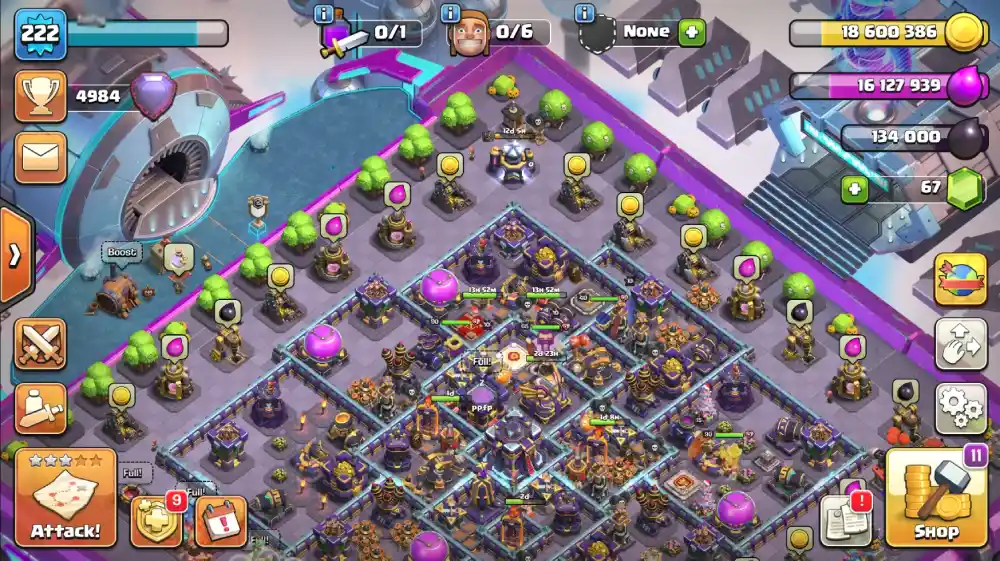
Task: Tap the orange Attack! map button
Action: 66,498
